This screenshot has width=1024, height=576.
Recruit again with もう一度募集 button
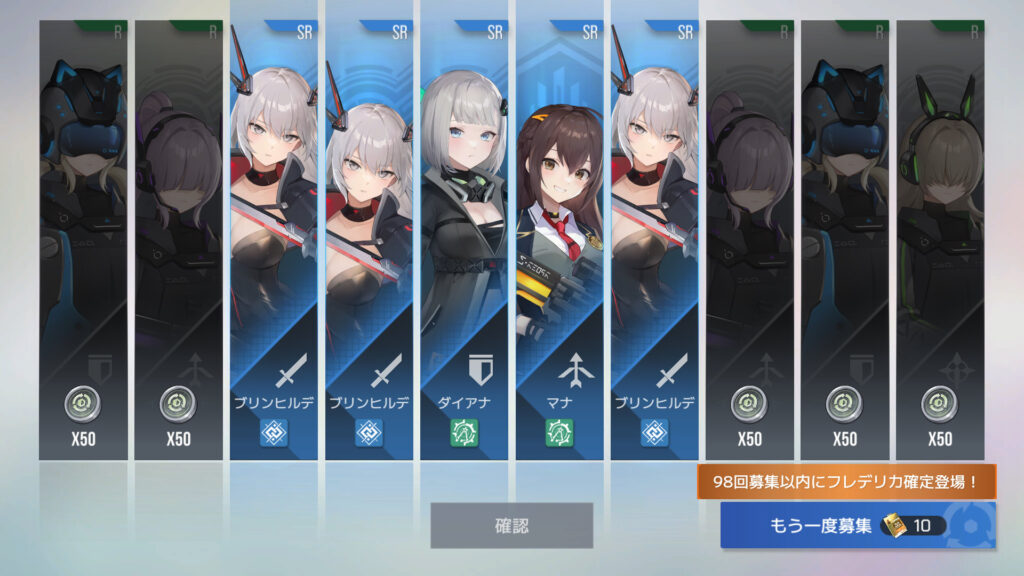pyautogui.click(x=857, y=525)
